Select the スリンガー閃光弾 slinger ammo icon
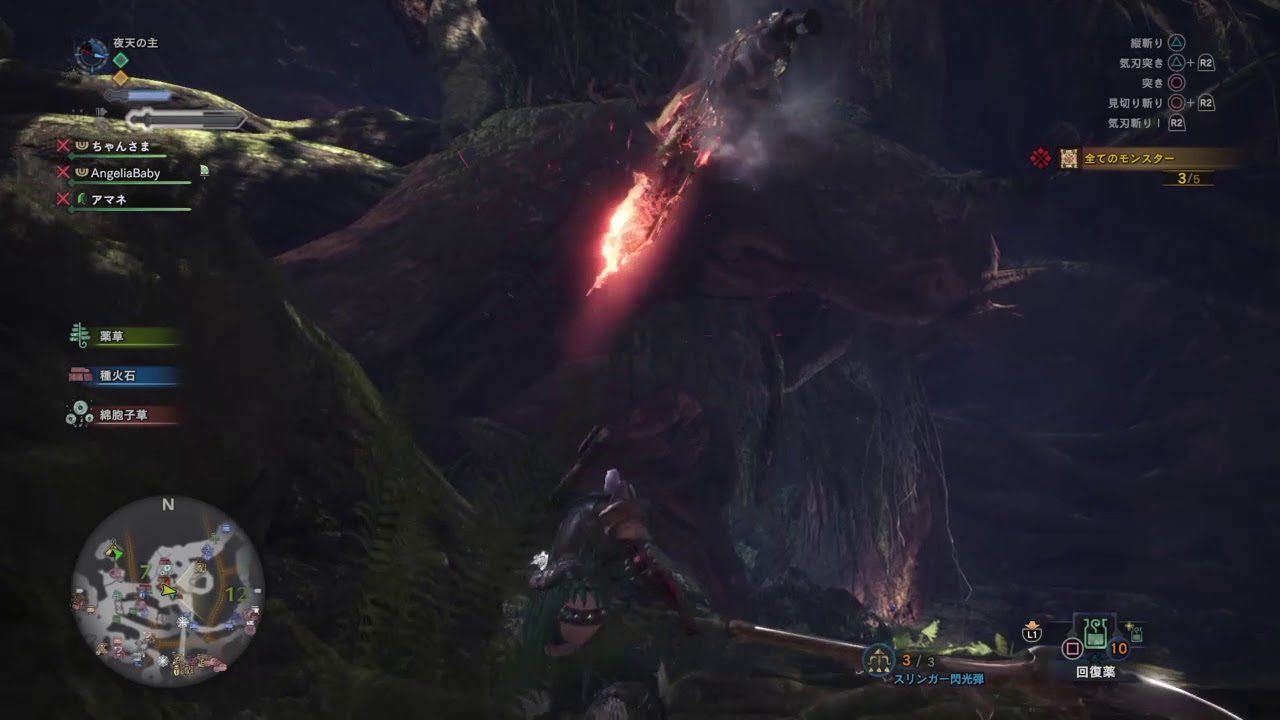This screenshot has width=1280, height=720. point(879,659)
